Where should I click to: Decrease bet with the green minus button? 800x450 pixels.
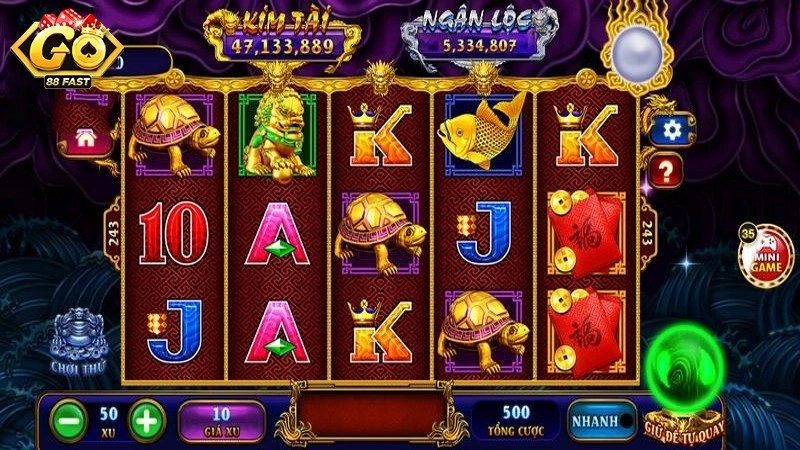pyautogui.click(x=68, y=419)
